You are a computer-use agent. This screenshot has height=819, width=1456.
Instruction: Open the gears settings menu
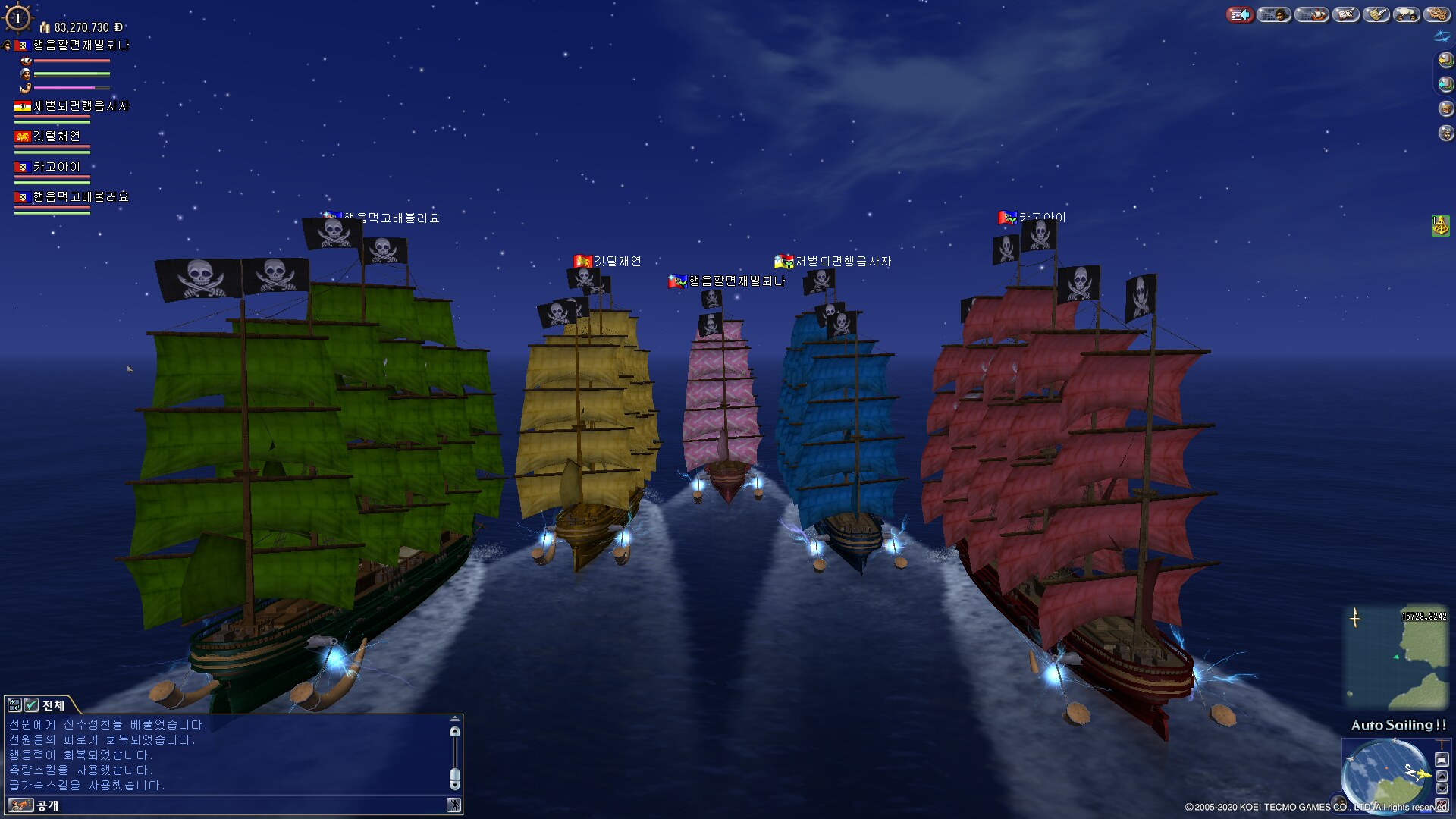(x=1437, y=14)
